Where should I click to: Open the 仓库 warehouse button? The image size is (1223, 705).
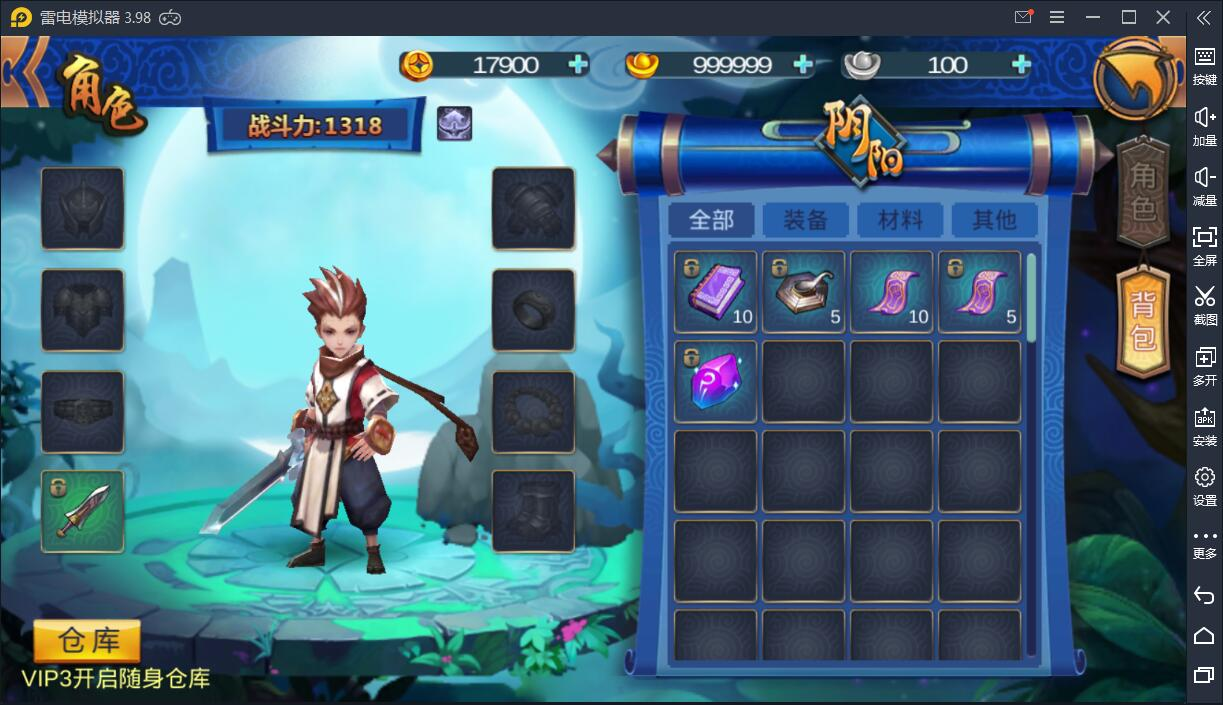click(87, 641)
